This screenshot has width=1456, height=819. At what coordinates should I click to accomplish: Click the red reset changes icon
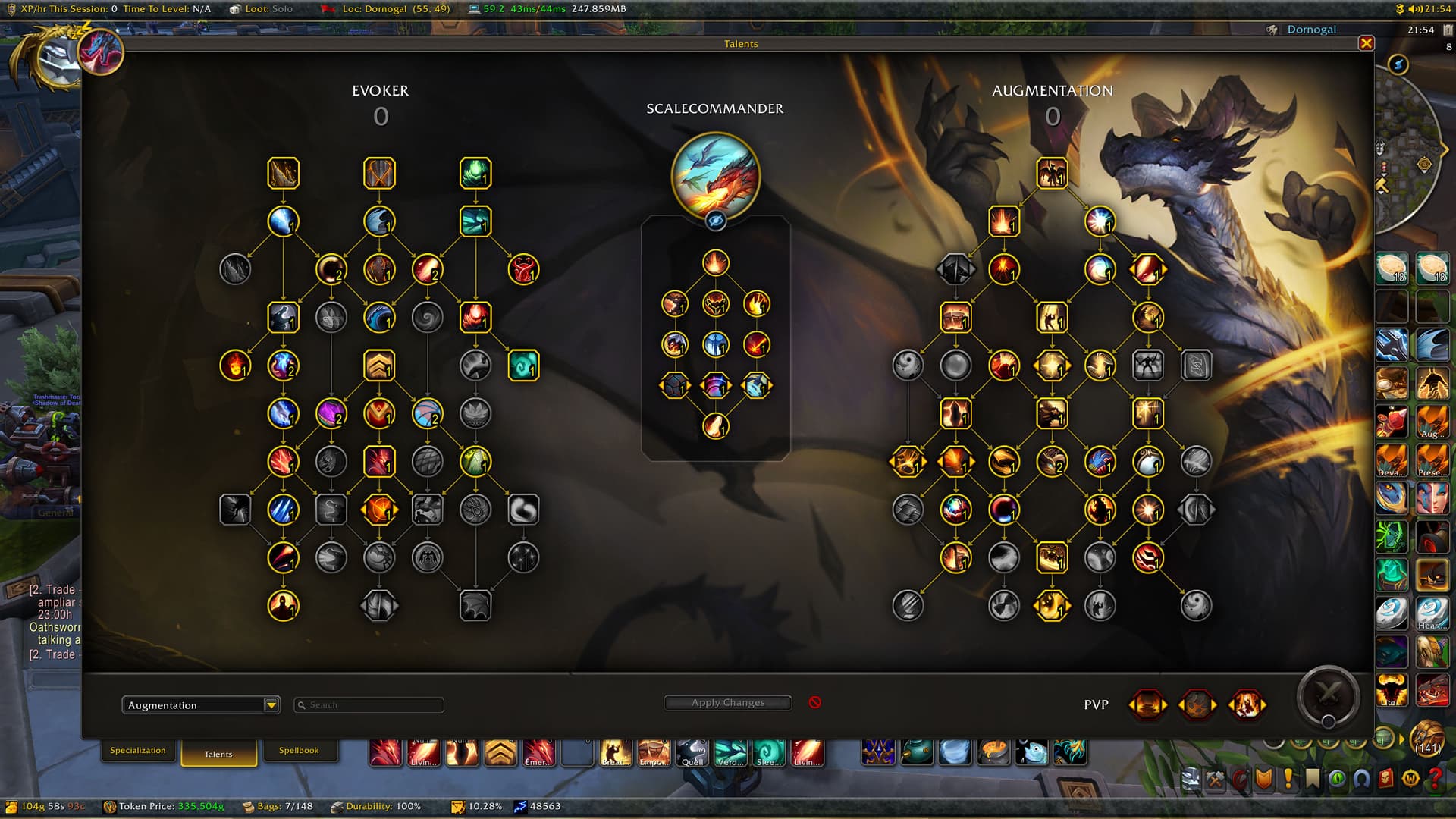pos(814,702)
